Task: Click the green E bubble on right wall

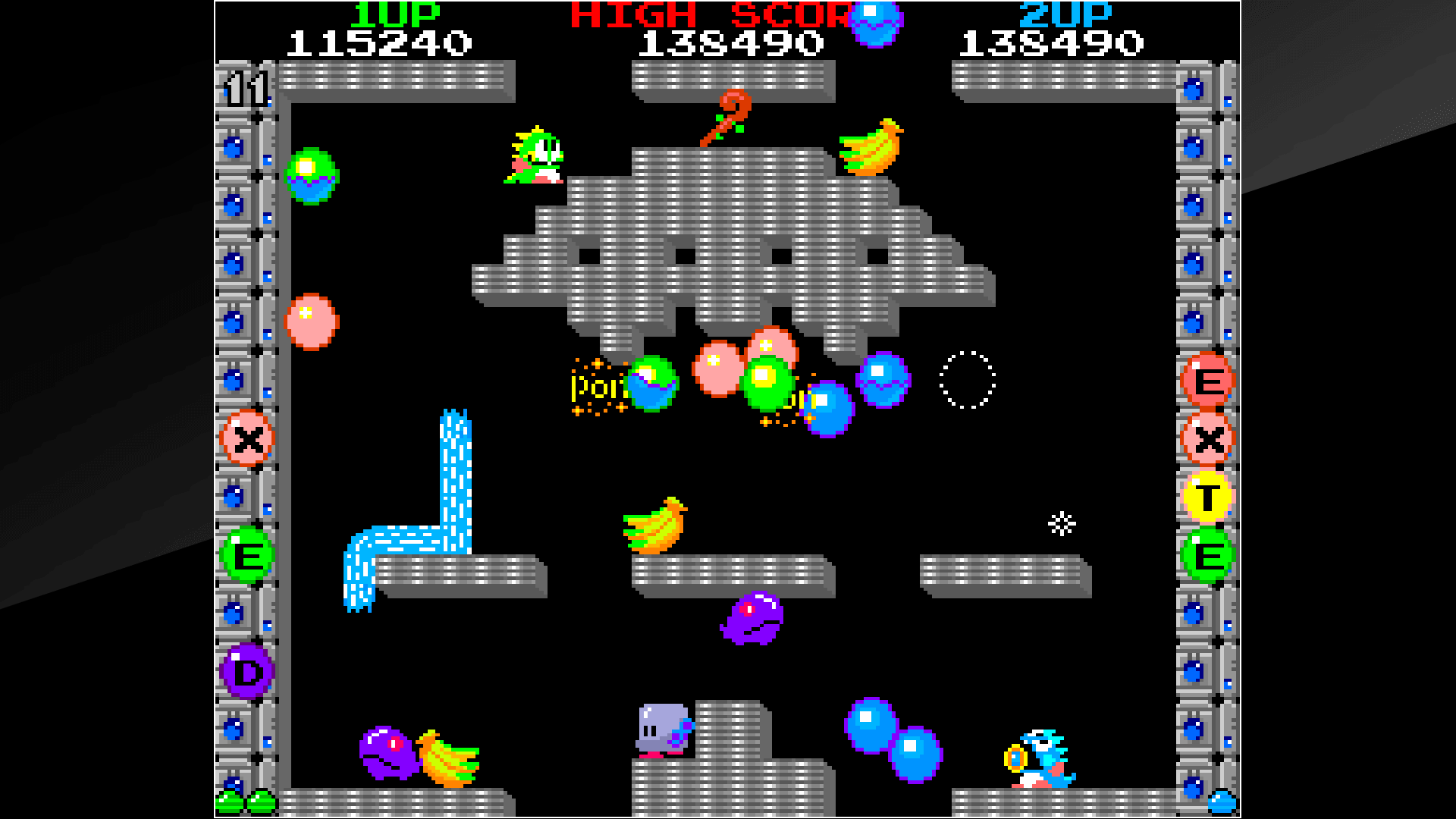Action: [x=1208, y=550]
